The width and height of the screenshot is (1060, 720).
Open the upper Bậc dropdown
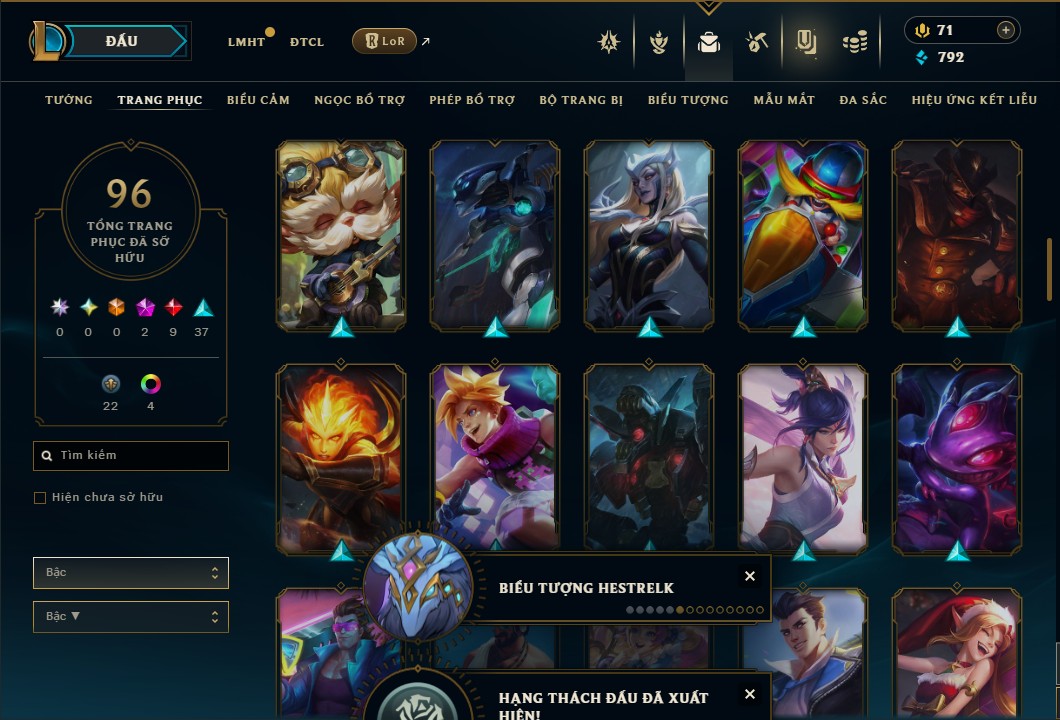coord(131,573)
